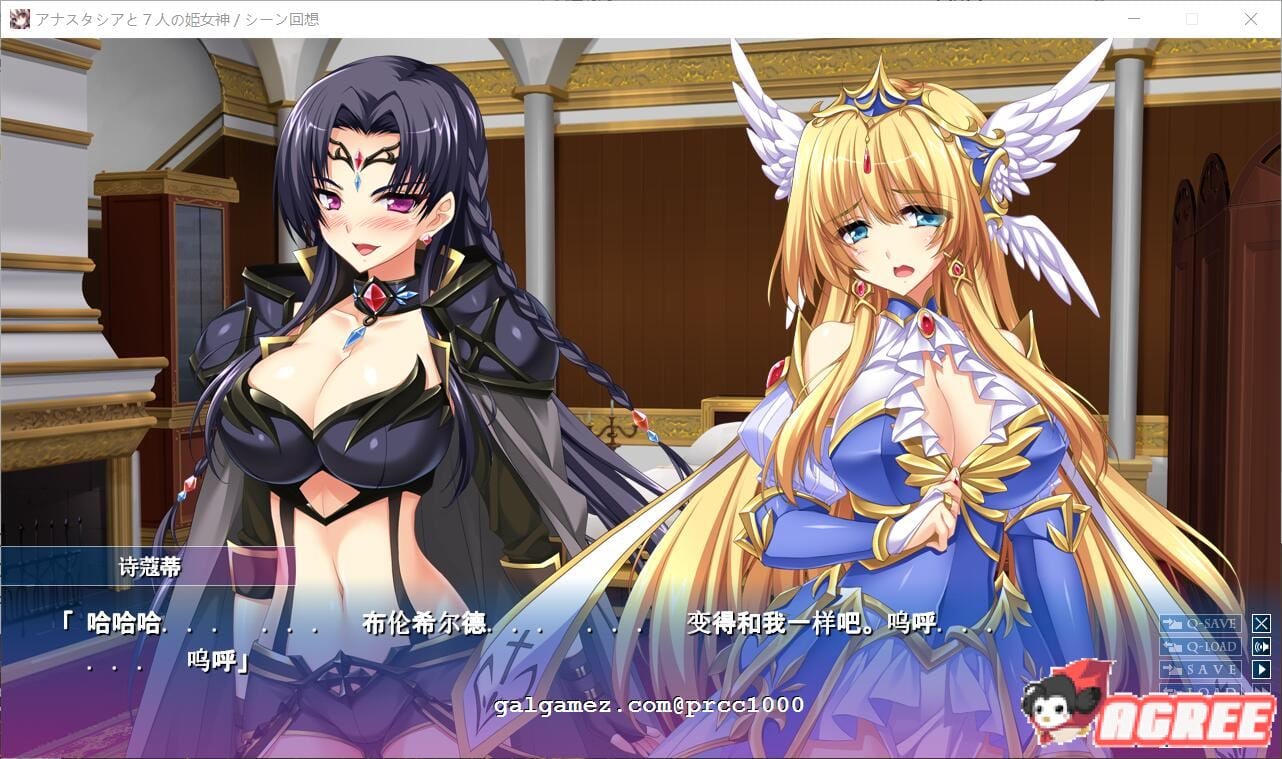Viewport: 1282px width, 759px height.
Task: Minimize the game window
Action: 1133,18
